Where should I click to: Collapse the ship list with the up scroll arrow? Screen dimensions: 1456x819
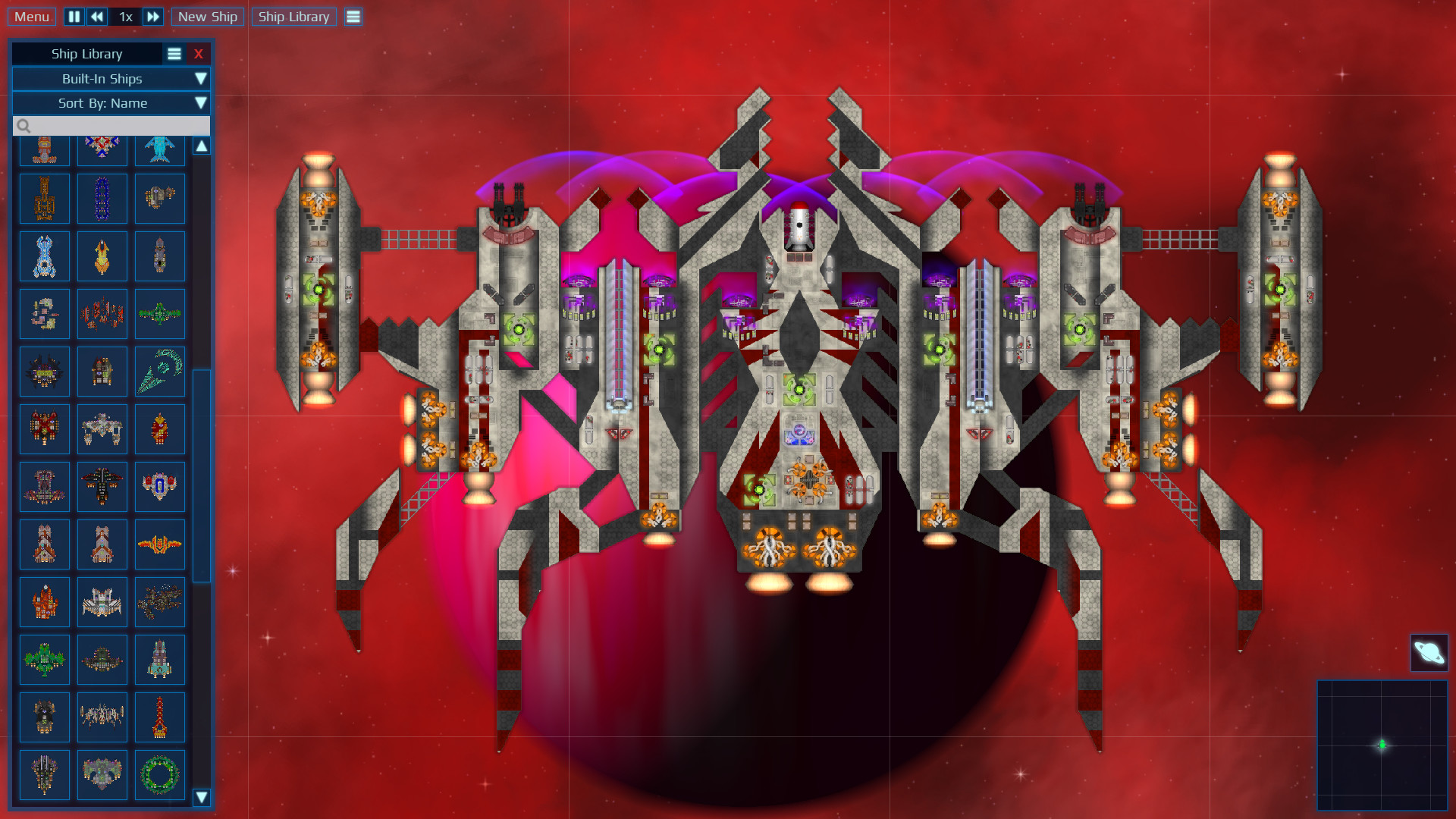tap(202, 145)
